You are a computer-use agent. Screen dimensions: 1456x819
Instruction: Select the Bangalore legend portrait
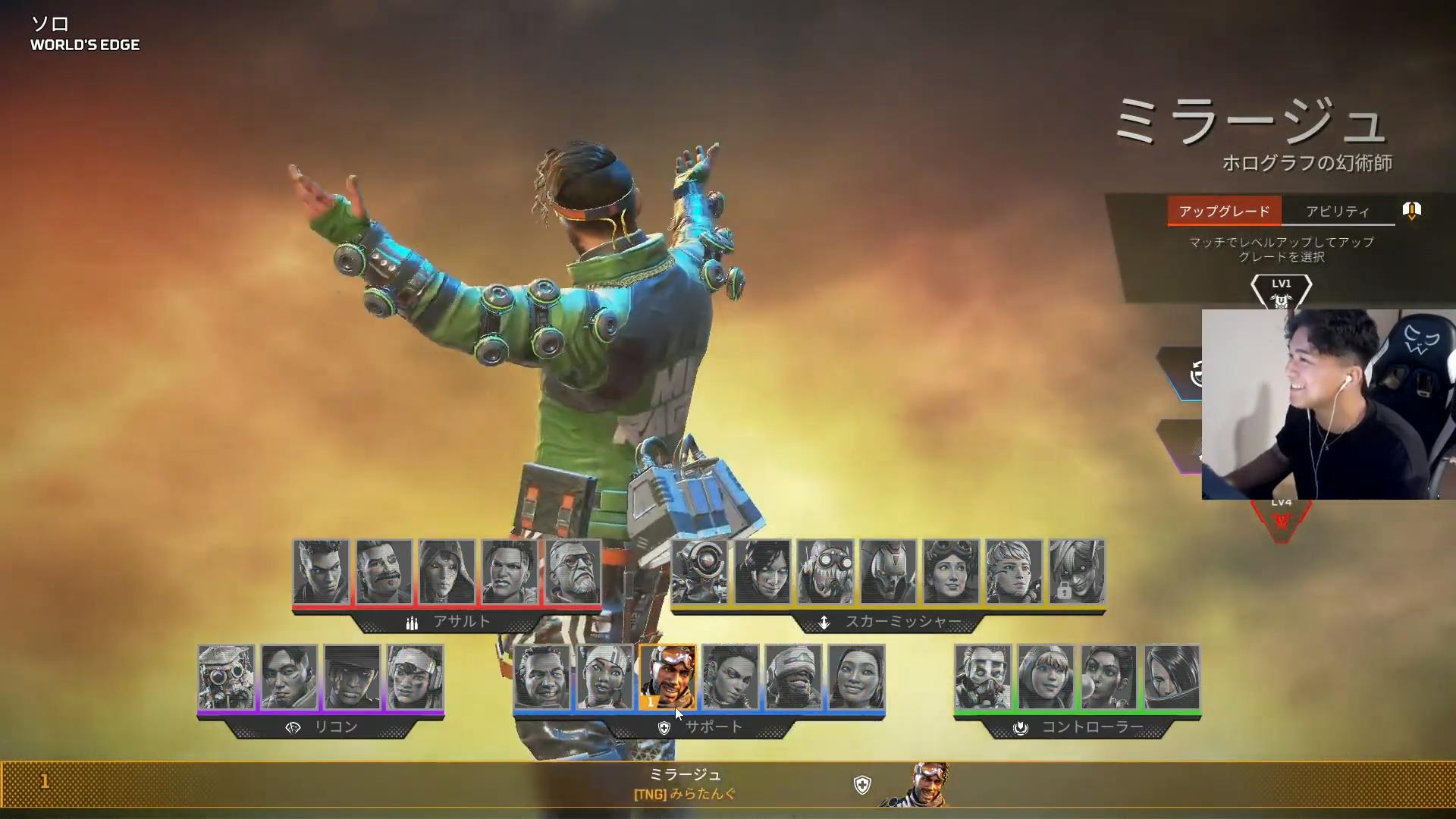[x=322, y=572]
